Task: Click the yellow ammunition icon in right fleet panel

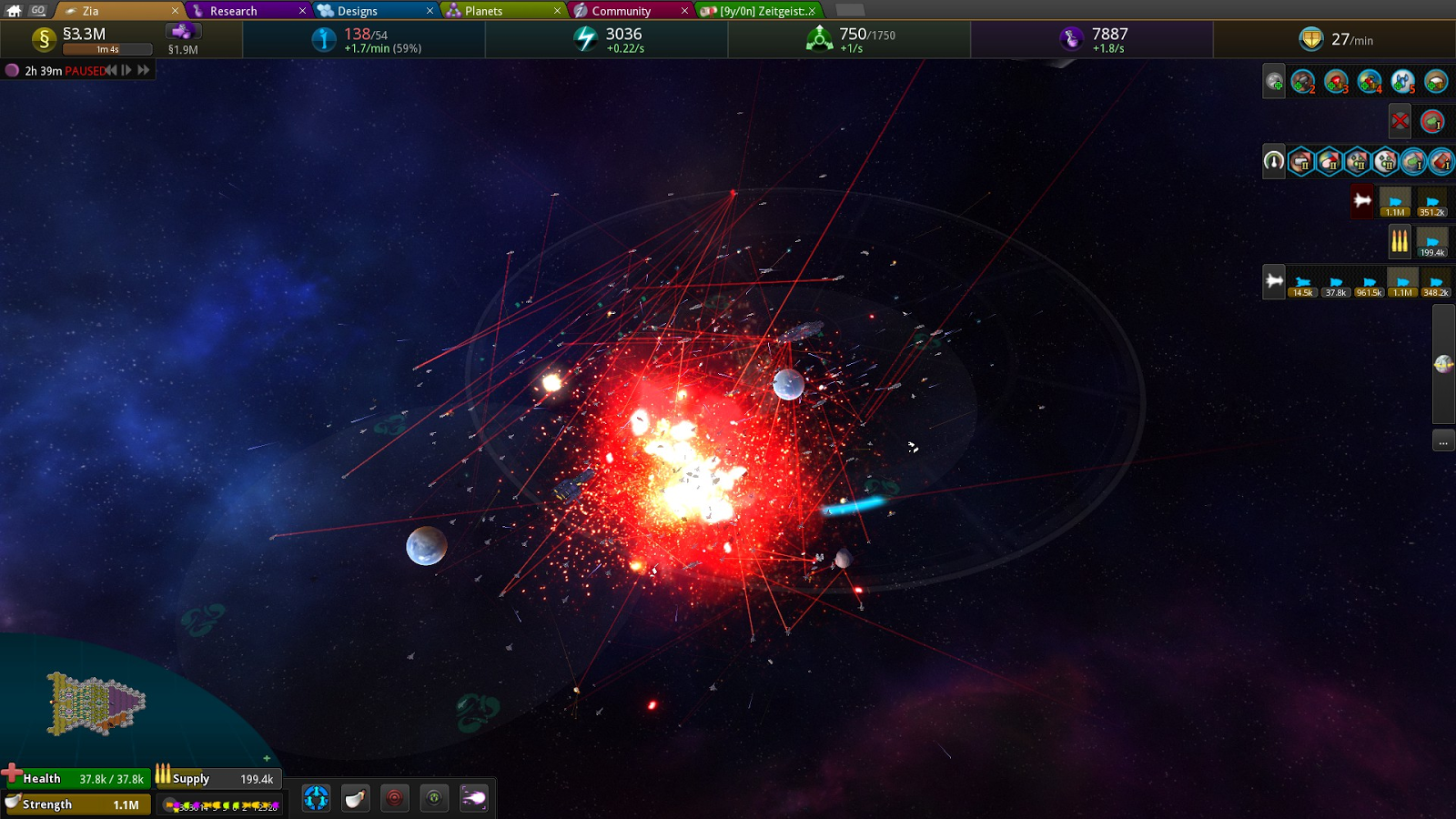Action: [x=1400, y=239]
